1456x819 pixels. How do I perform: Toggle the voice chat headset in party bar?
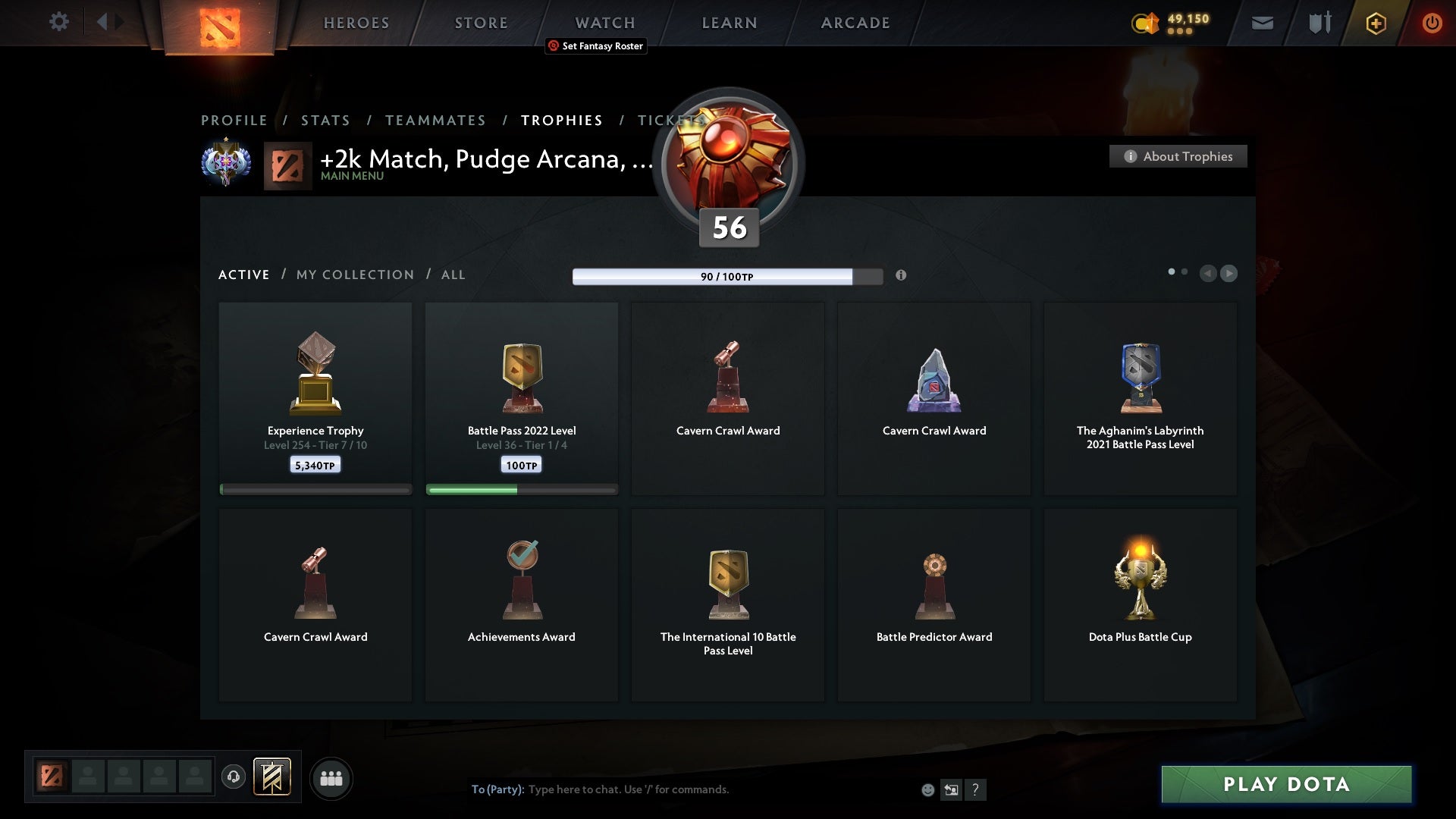pyautogui.click(x=233, y=778)
